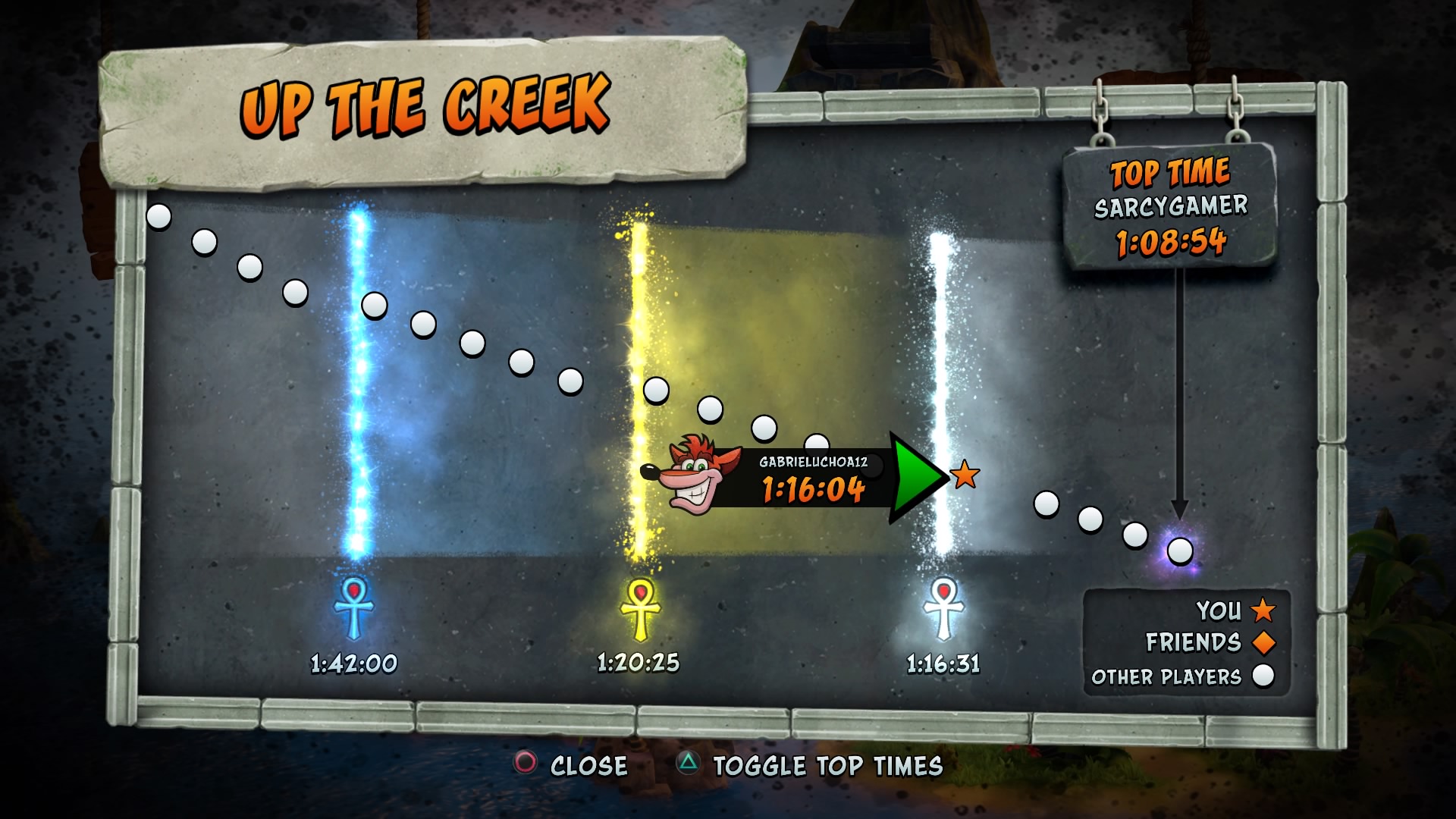1456x819 pixels.
Task: Click the You legend entry
Action: pyautogui.click(x=1235, y=610)
